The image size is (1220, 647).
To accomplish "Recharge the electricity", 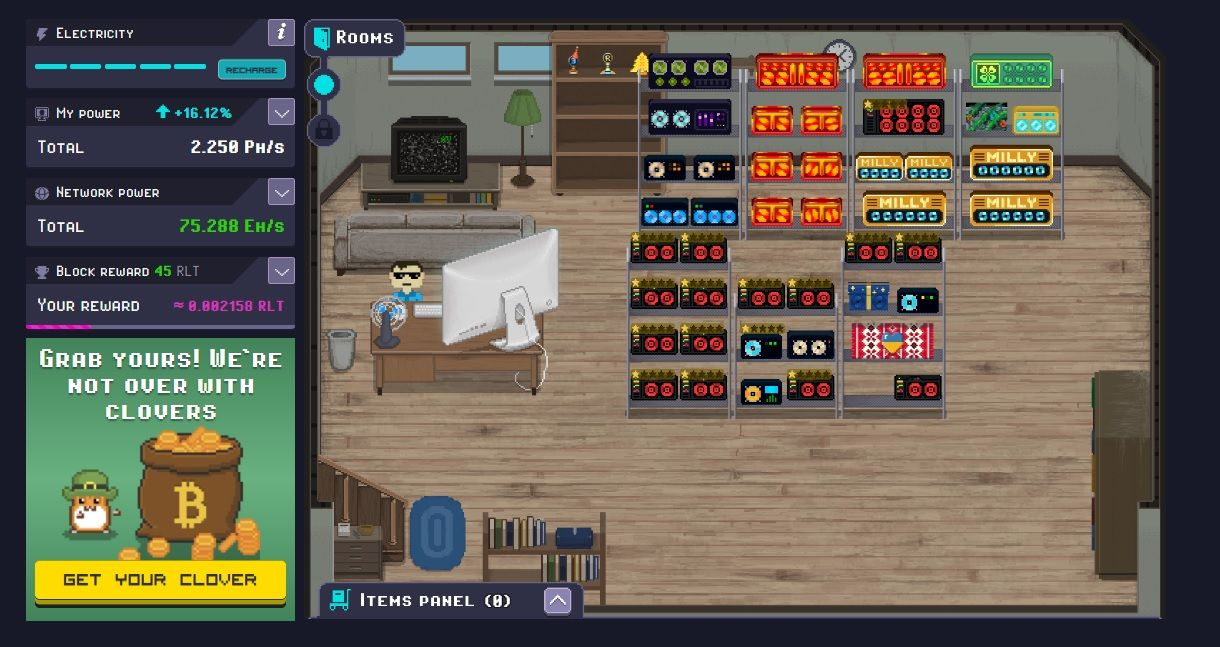I will point(251,70).
